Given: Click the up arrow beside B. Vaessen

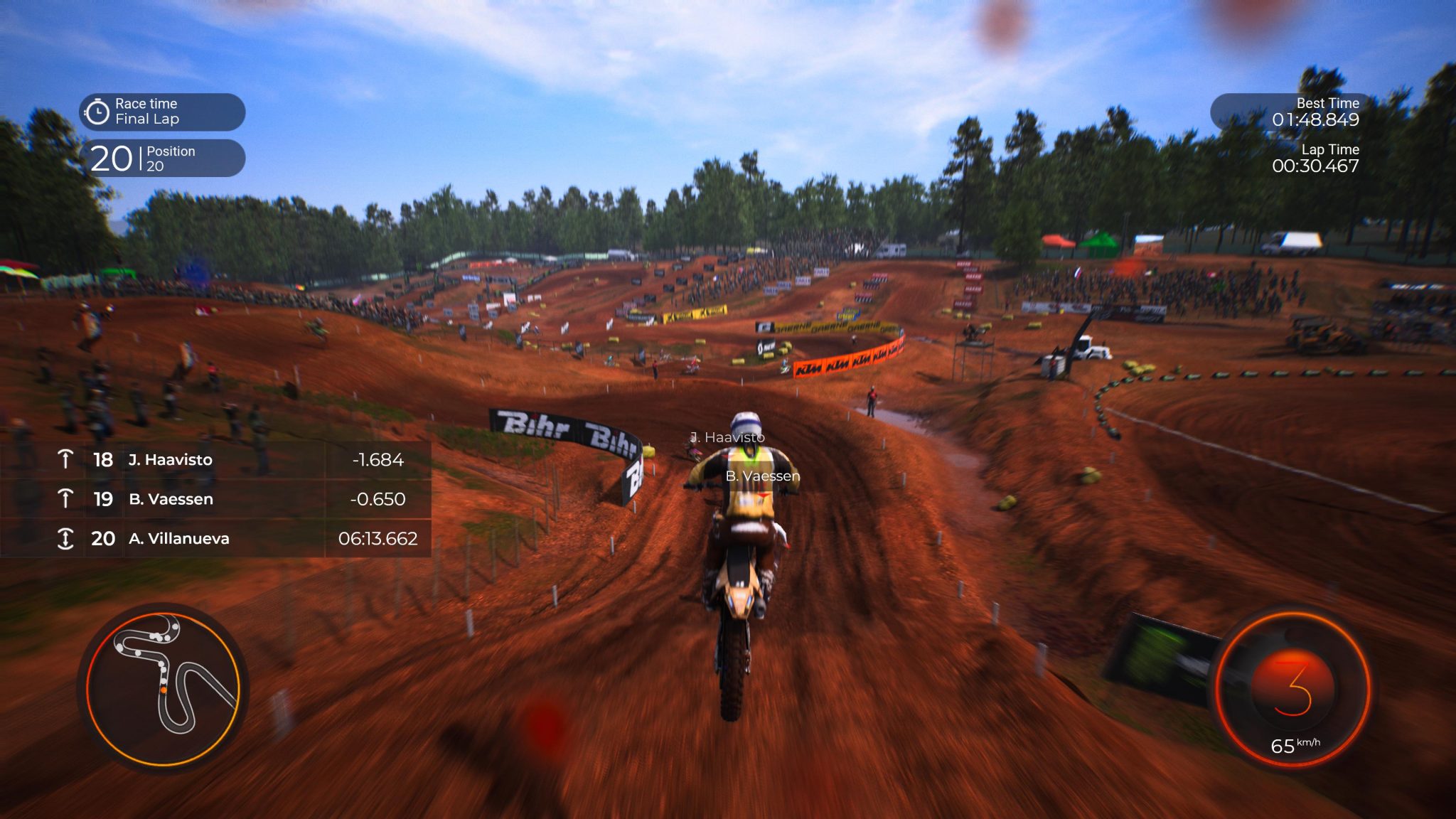Looking at the screenshot, I should pos(66,499).
